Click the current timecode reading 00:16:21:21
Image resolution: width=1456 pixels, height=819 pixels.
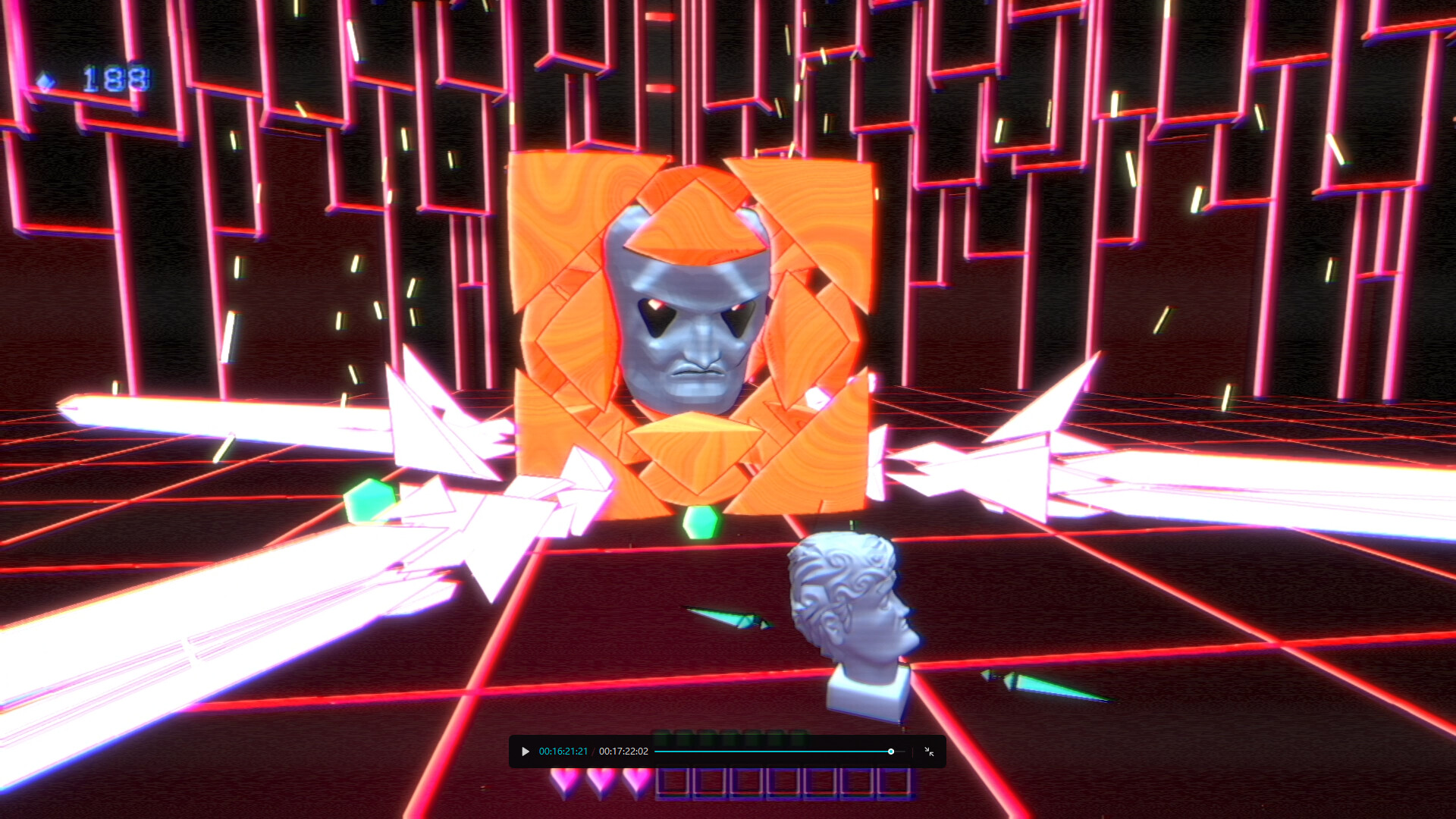[563, 752]
